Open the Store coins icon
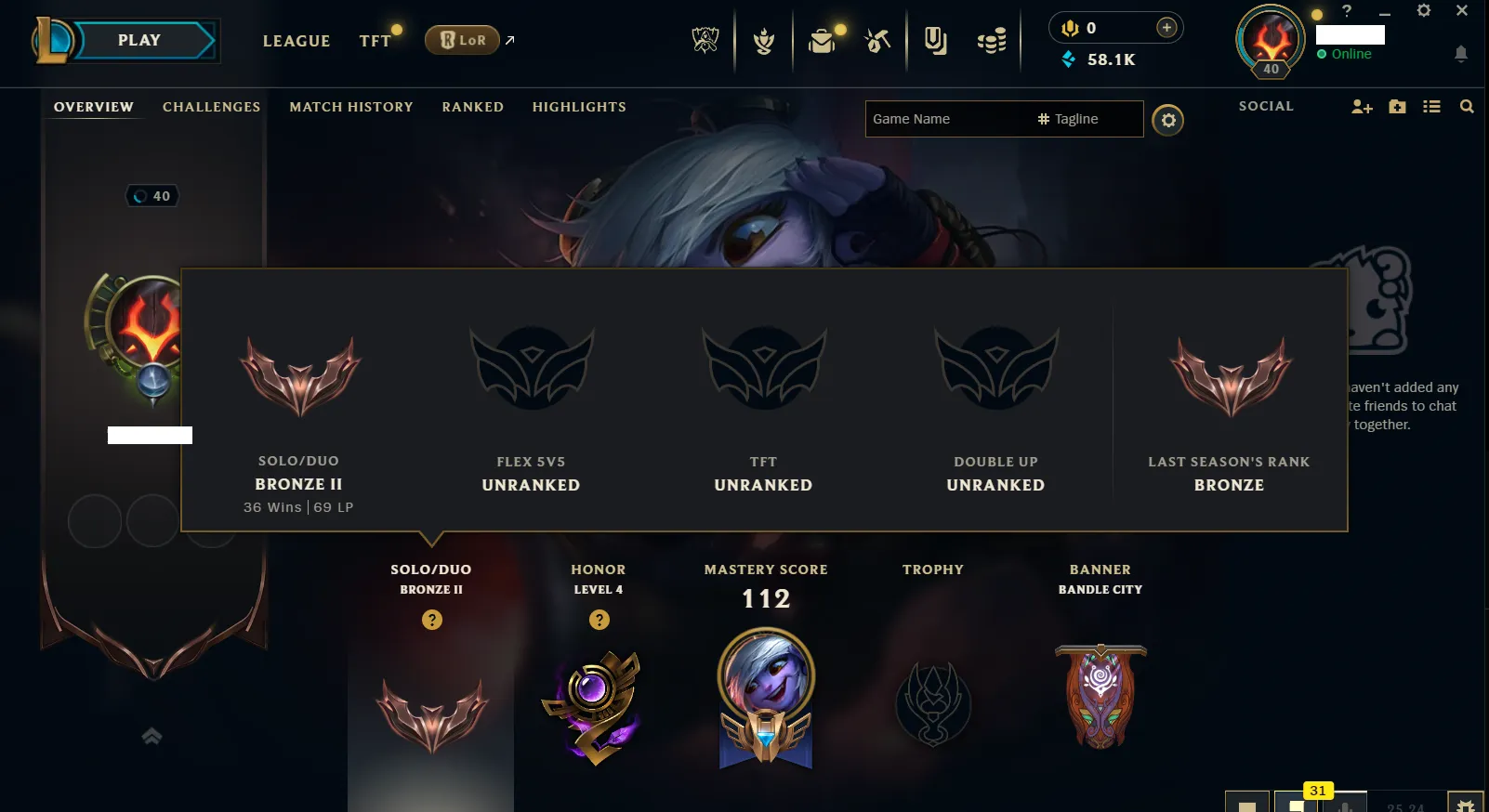Image resolution: width=1489 pixels, height=812 pixels. (x=992, y=40)
